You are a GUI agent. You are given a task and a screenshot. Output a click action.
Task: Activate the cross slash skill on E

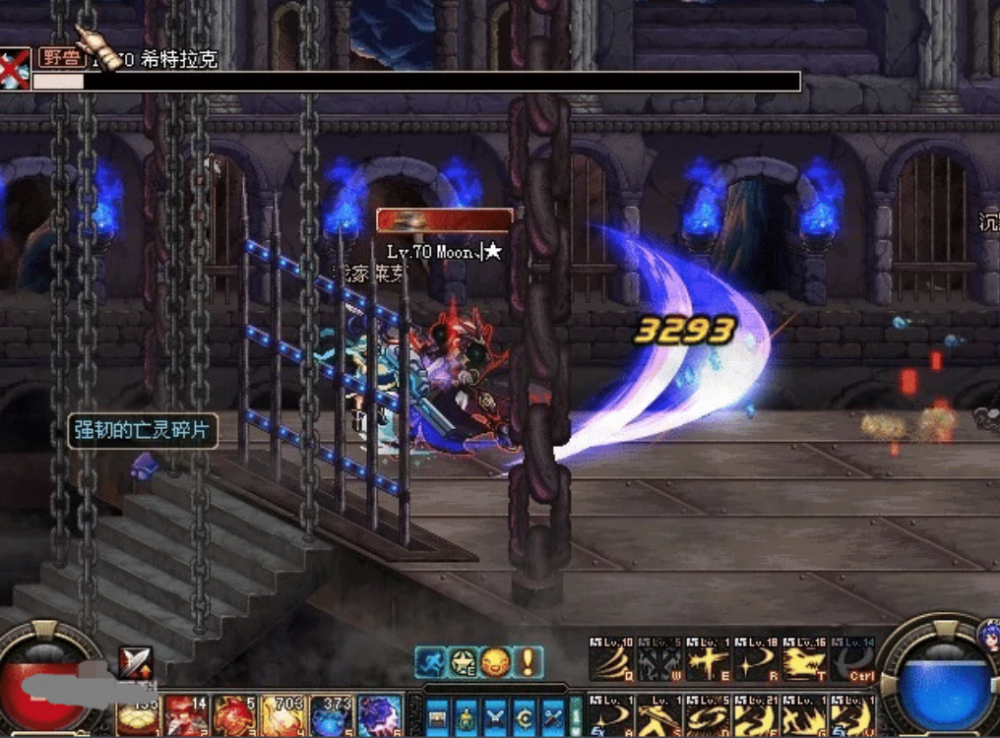click(x=708, y=659)
